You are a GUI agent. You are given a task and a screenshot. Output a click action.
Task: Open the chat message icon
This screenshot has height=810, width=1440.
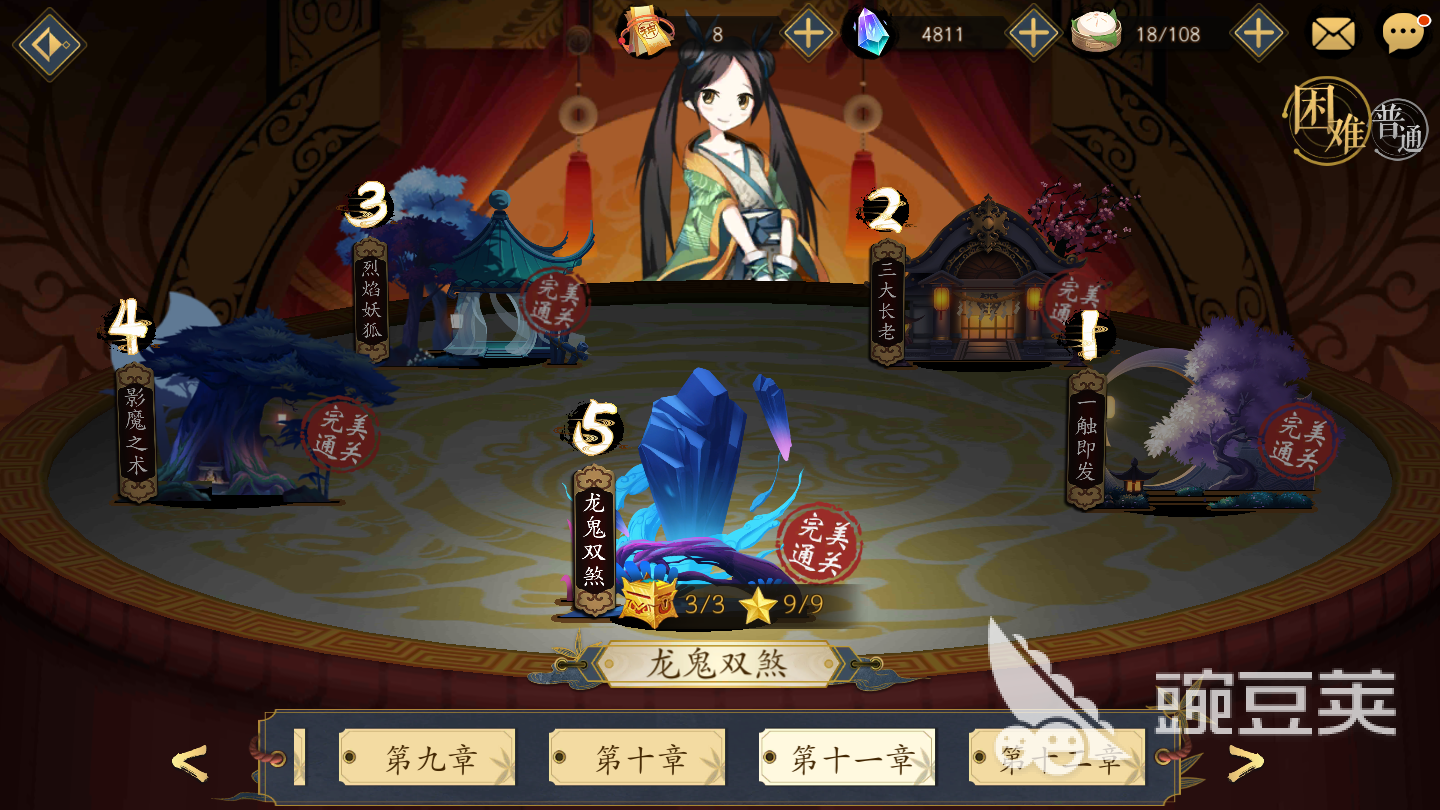[x=1402, y=33]
